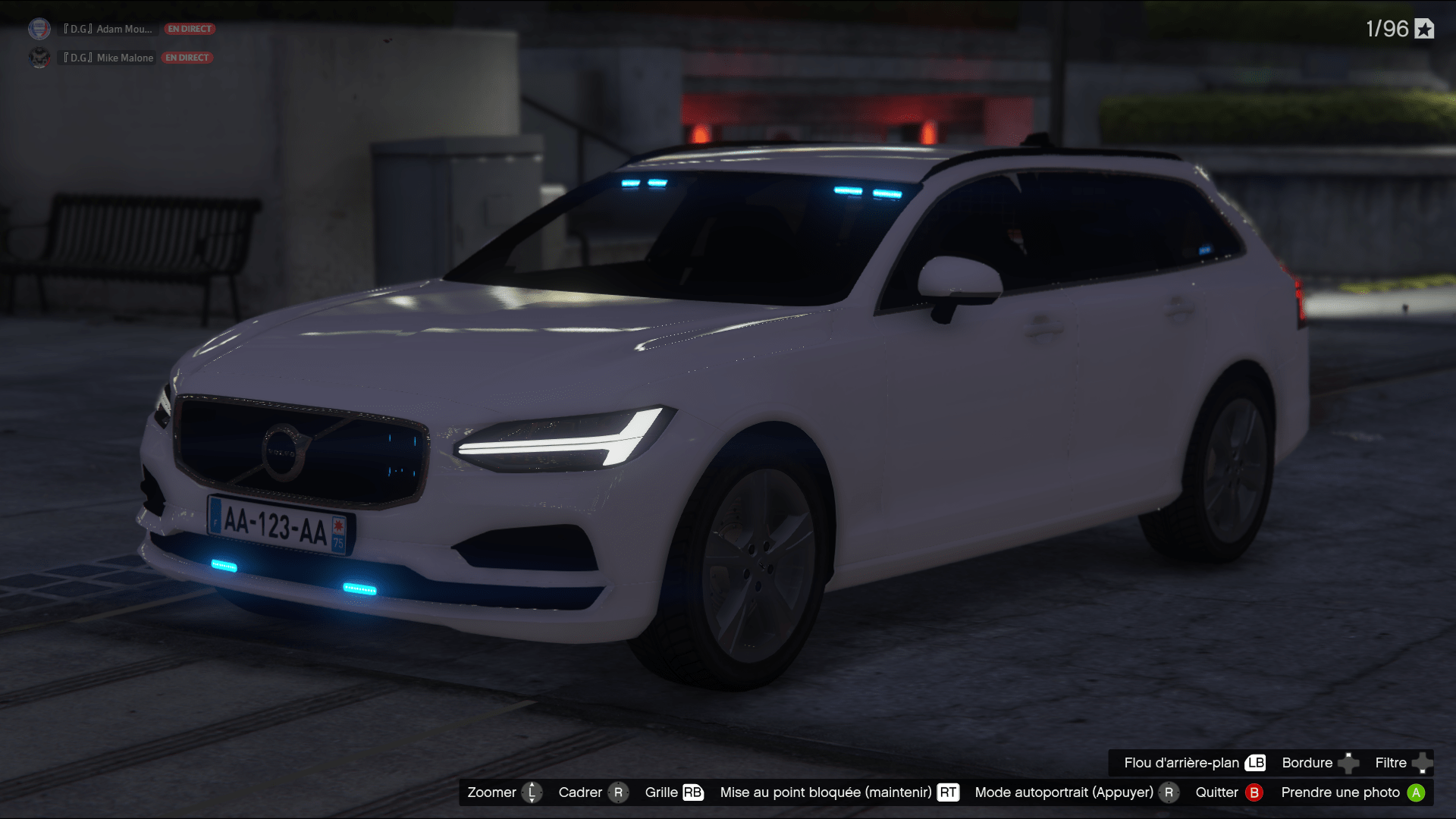Click the green A button icon
The height and width of the screenshot is (819, 1456).
pos(1418,792)
